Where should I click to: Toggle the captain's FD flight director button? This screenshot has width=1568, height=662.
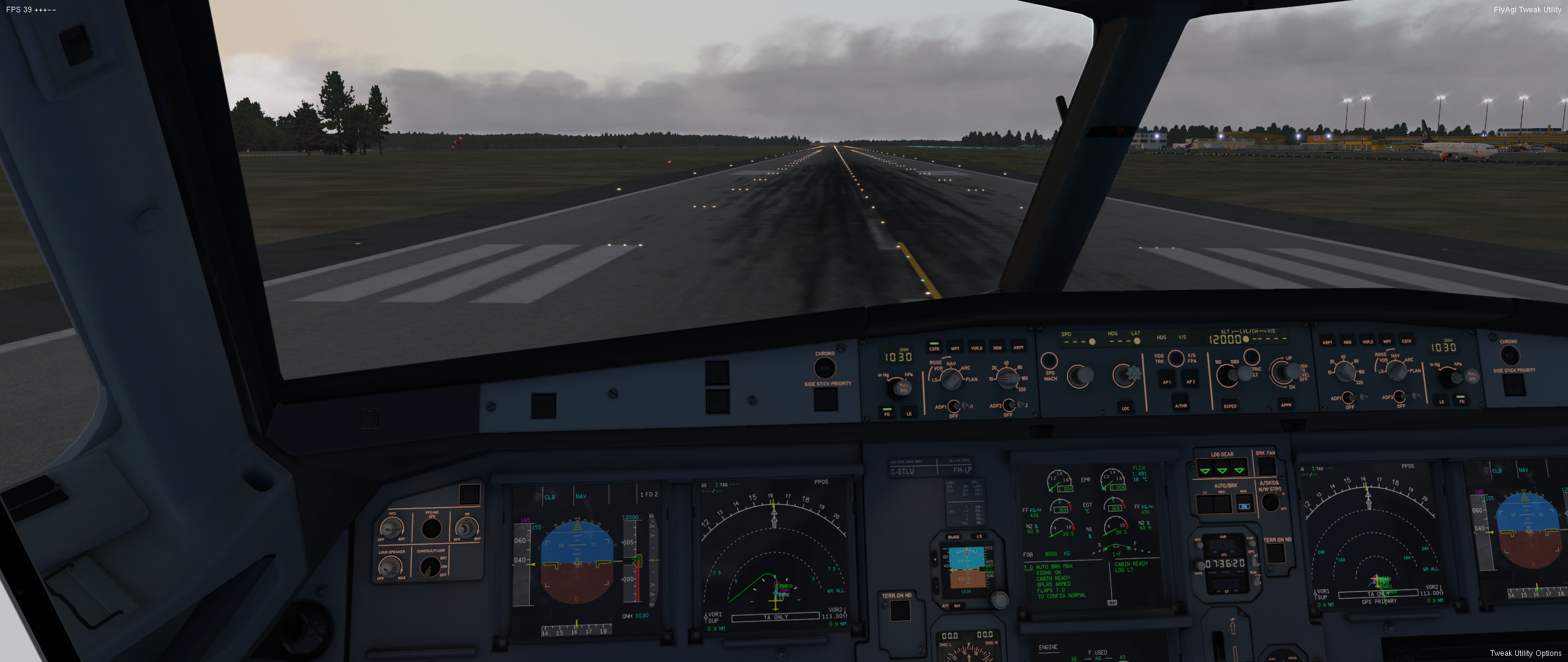pos(886,412)
